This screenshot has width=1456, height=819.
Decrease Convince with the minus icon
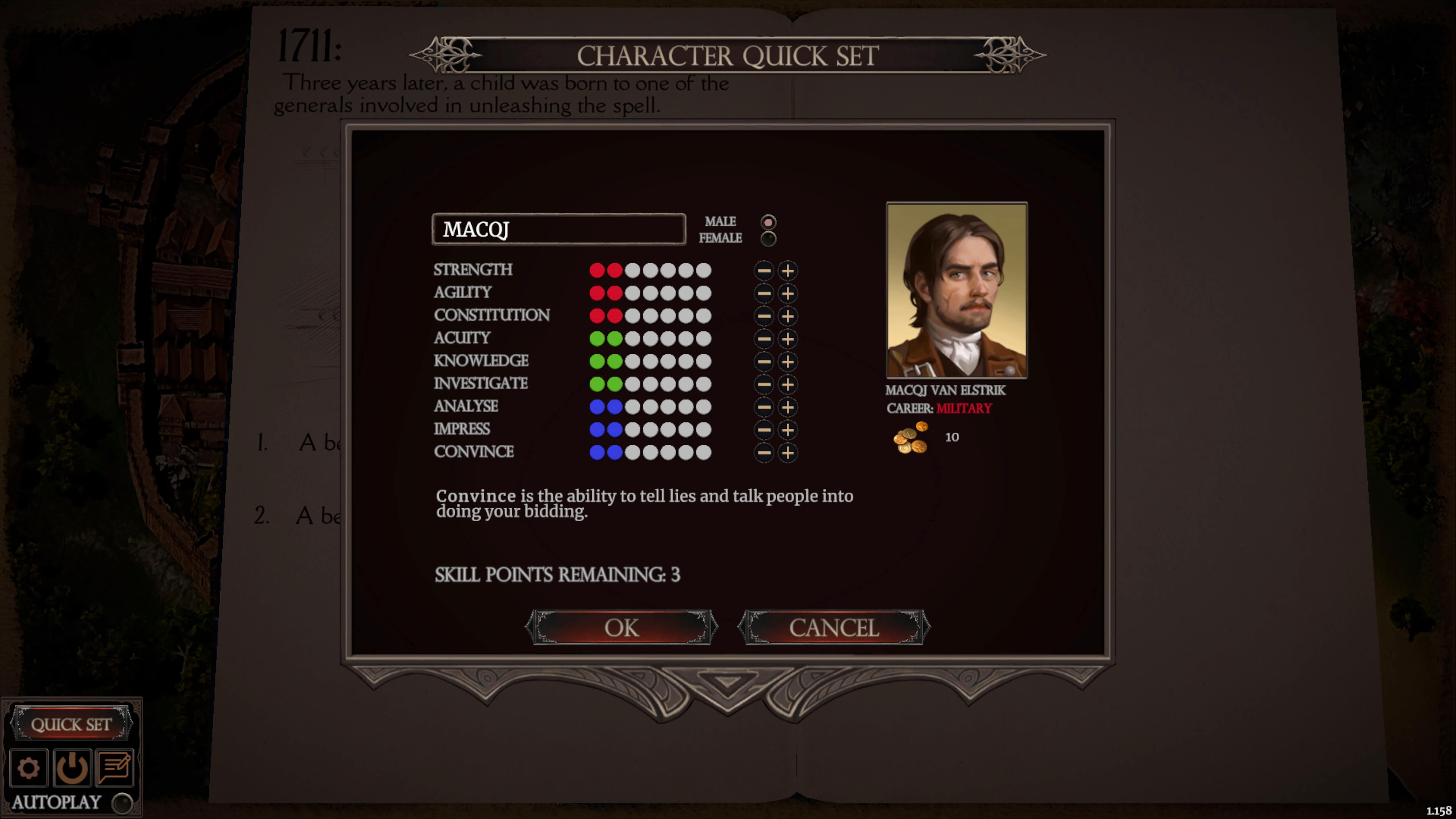(x=764, y=452)
